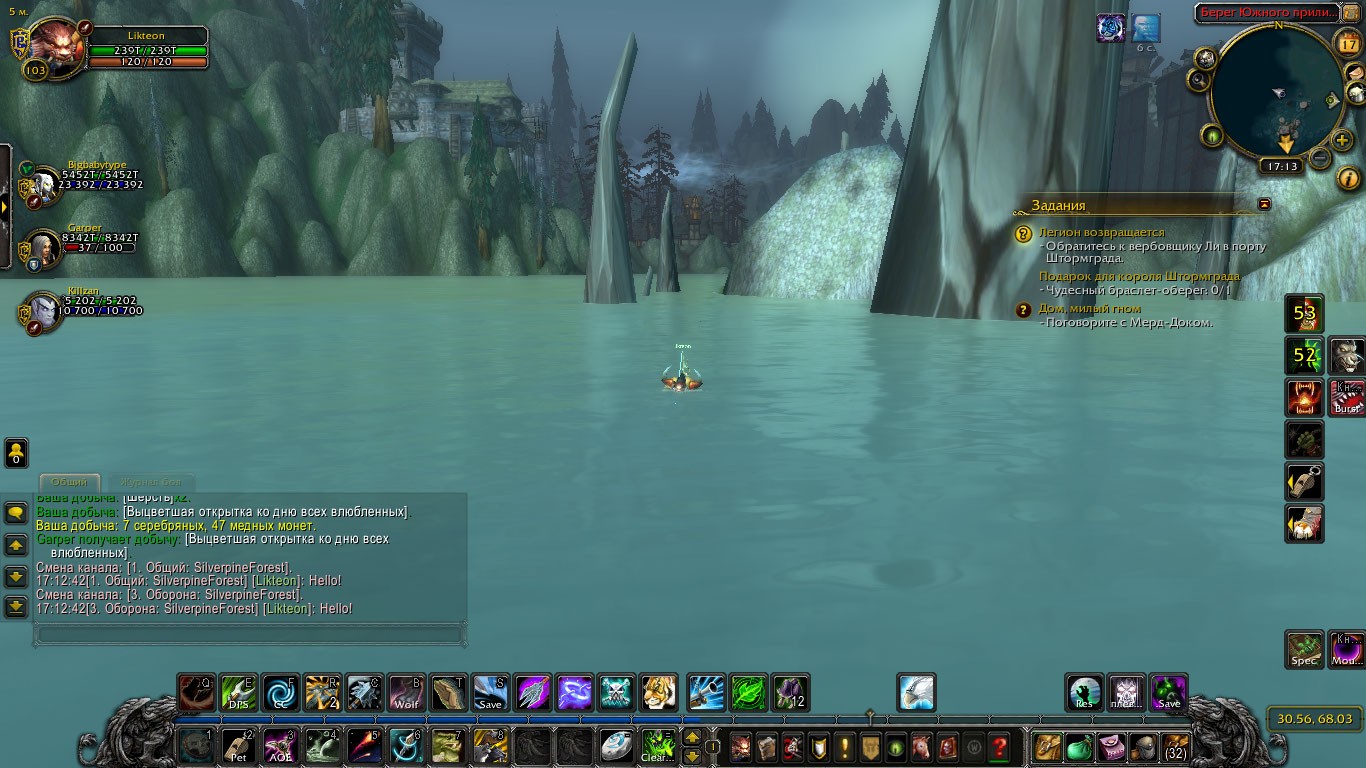Click the chat text input box
Viewport: 1366px width, 768px height.
click(250, 634)
